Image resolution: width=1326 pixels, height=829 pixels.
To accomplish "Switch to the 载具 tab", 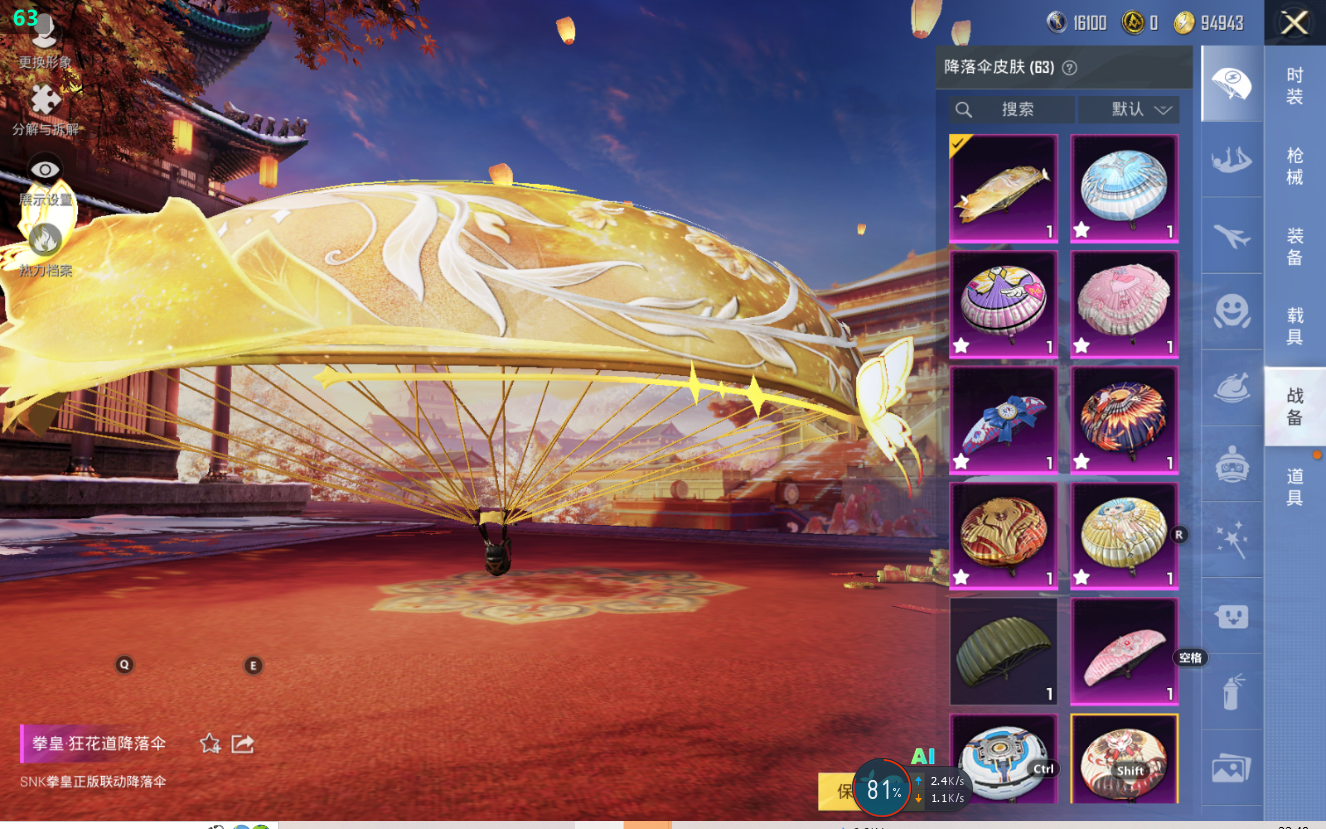I will pos(1294,326).
